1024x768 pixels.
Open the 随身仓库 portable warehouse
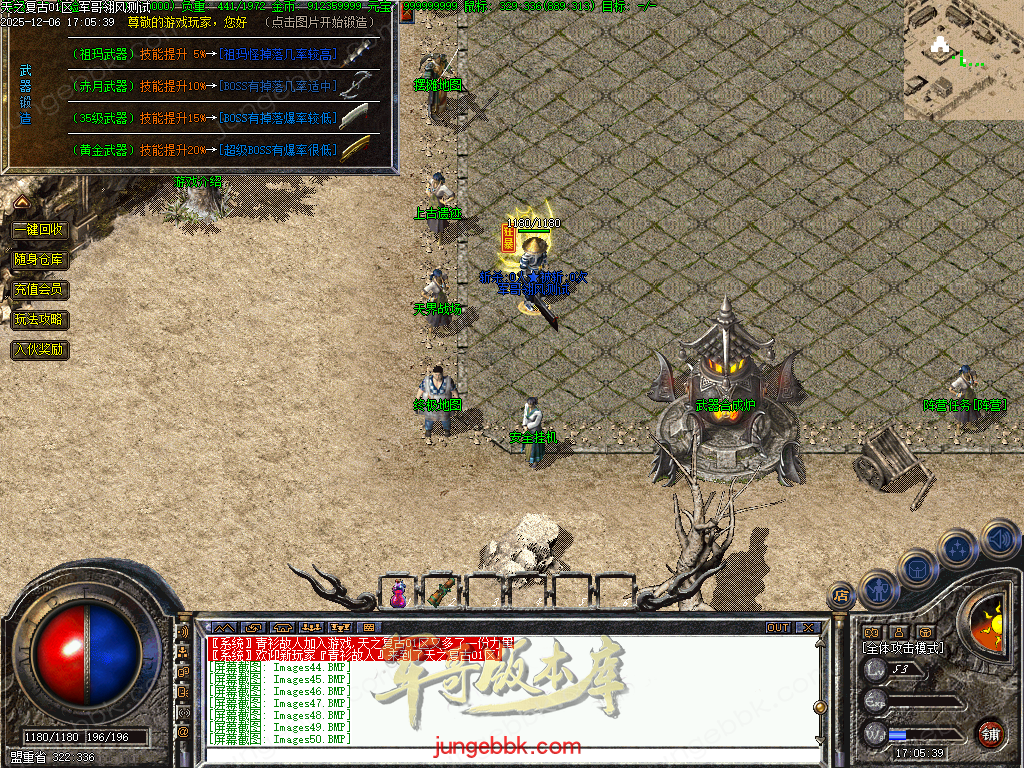[x=39, y=259]
